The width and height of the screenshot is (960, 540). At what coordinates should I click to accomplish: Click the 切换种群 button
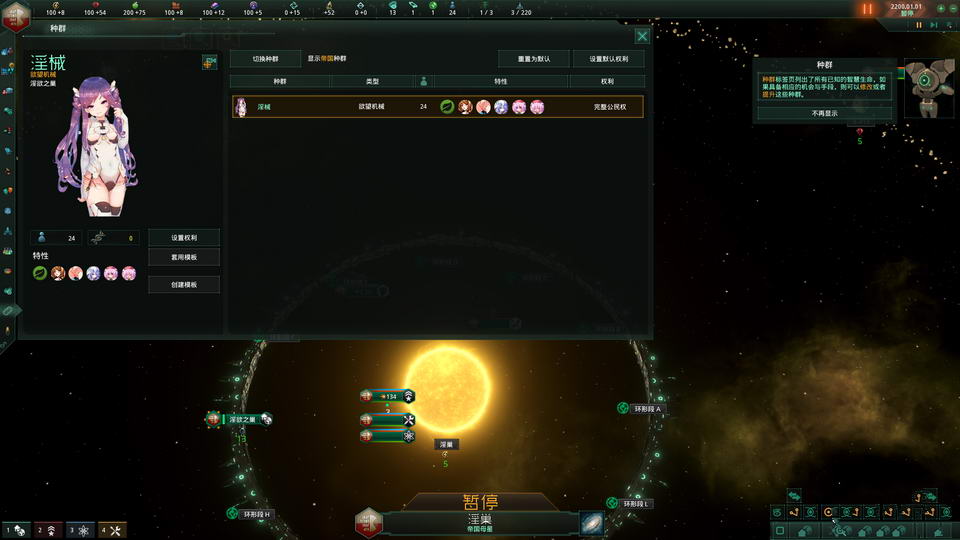tap(265, 59)
